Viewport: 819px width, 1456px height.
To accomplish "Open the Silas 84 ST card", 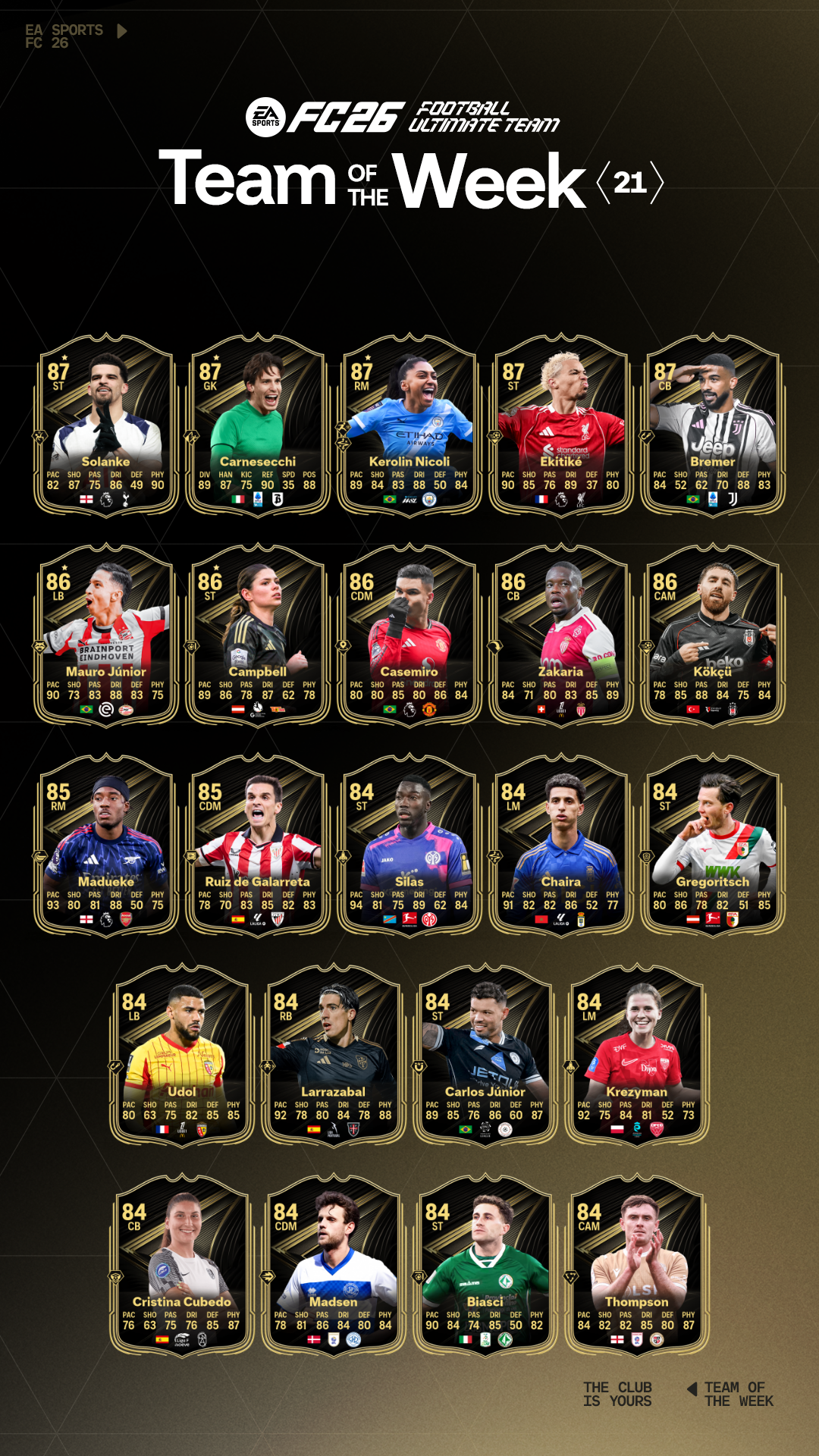I will tap(409, 845).
